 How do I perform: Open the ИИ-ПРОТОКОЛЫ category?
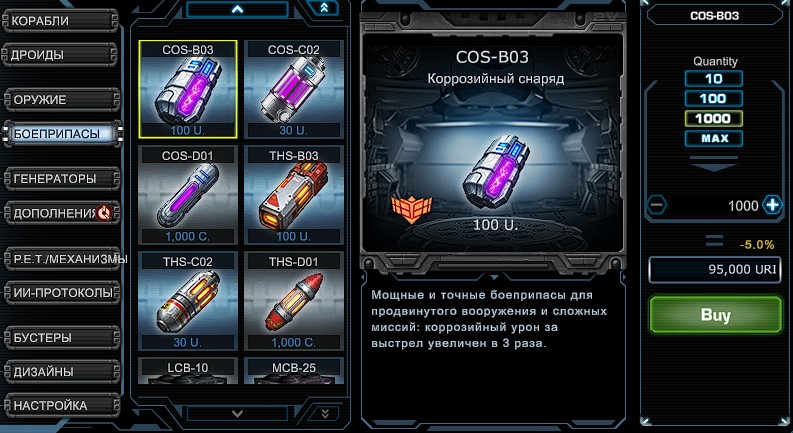(62, 293)
